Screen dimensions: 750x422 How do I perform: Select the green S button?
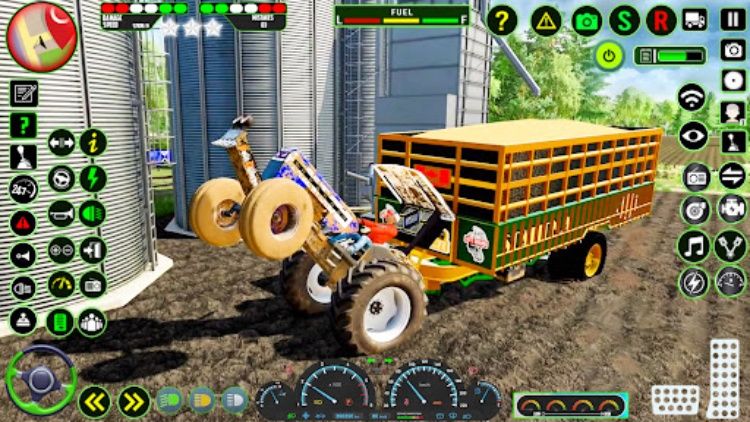(x=625, y=20)
